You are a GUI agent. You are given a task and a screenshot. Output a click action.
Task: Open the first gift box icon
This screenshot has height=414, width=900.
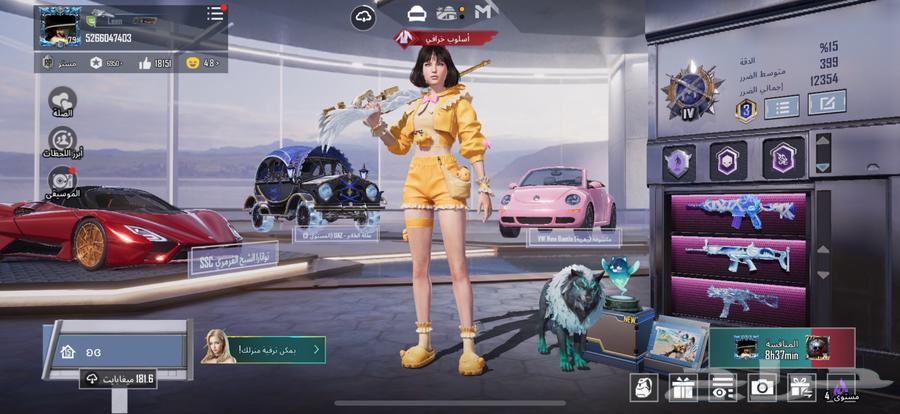pyautogui.click(x=683, y=387)
